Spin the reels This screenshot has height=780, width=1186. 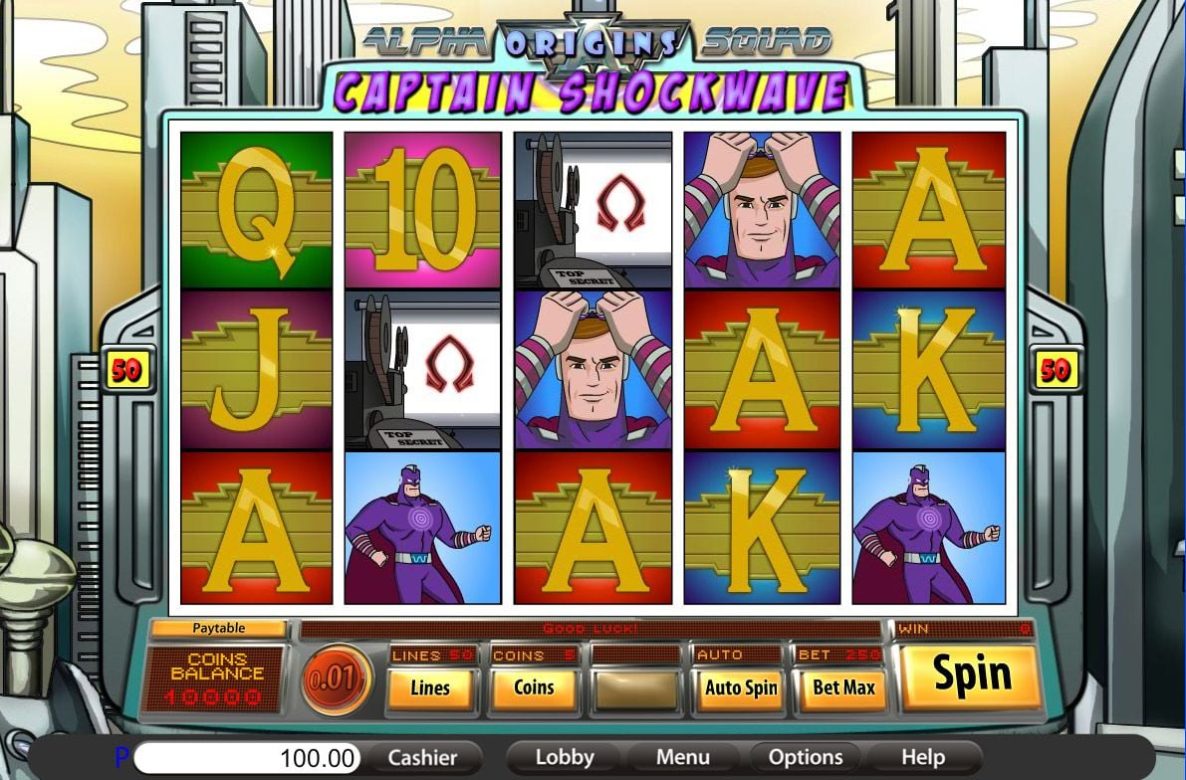[x=971, y=676]
